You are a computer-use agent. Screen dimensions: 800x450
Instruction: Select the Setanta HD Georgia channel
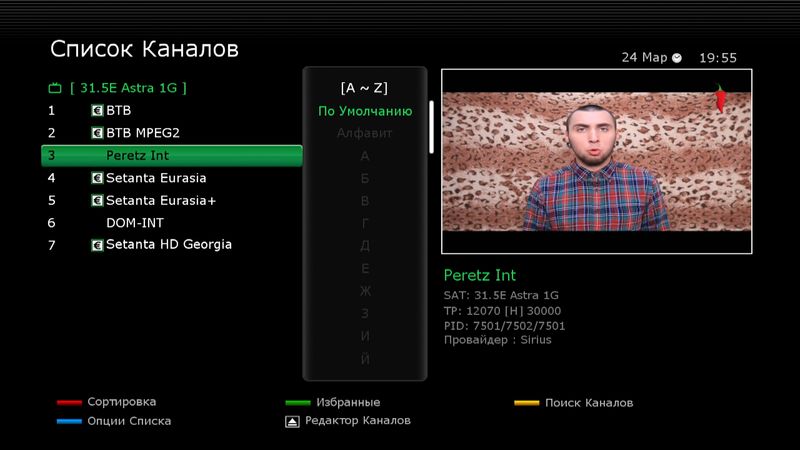[x=169, y=245]
